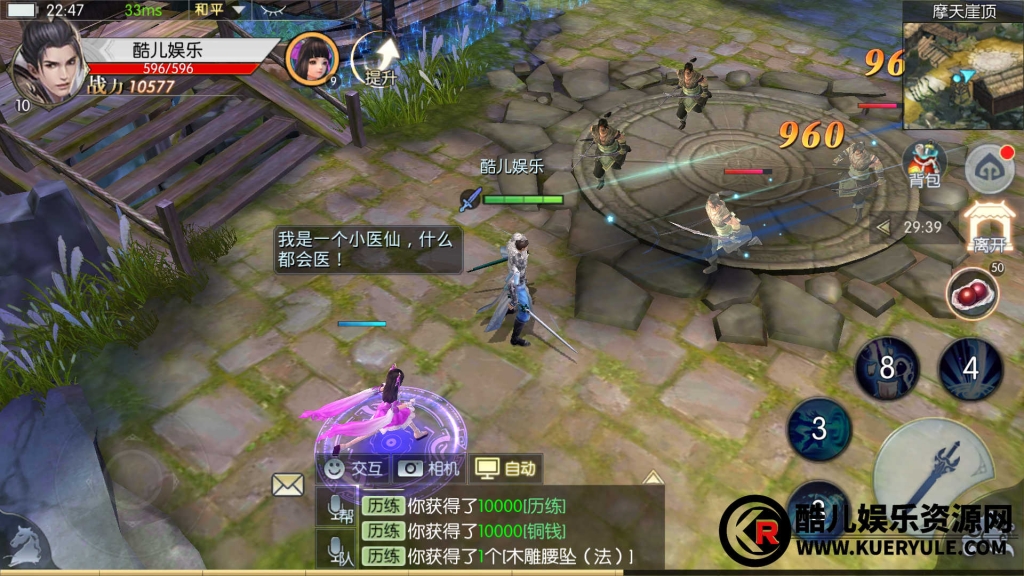Select the pet companion portrait
Image resolution: width=1024 pixels, height=576 pixels.
coord(311,59)
